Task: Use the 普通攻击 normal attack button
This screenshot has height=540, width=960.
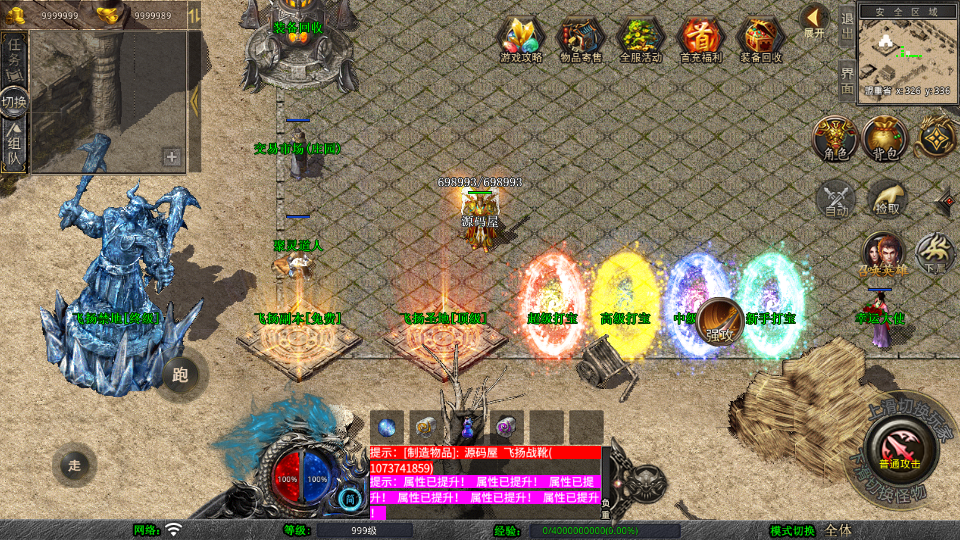Action: (901, 447)
